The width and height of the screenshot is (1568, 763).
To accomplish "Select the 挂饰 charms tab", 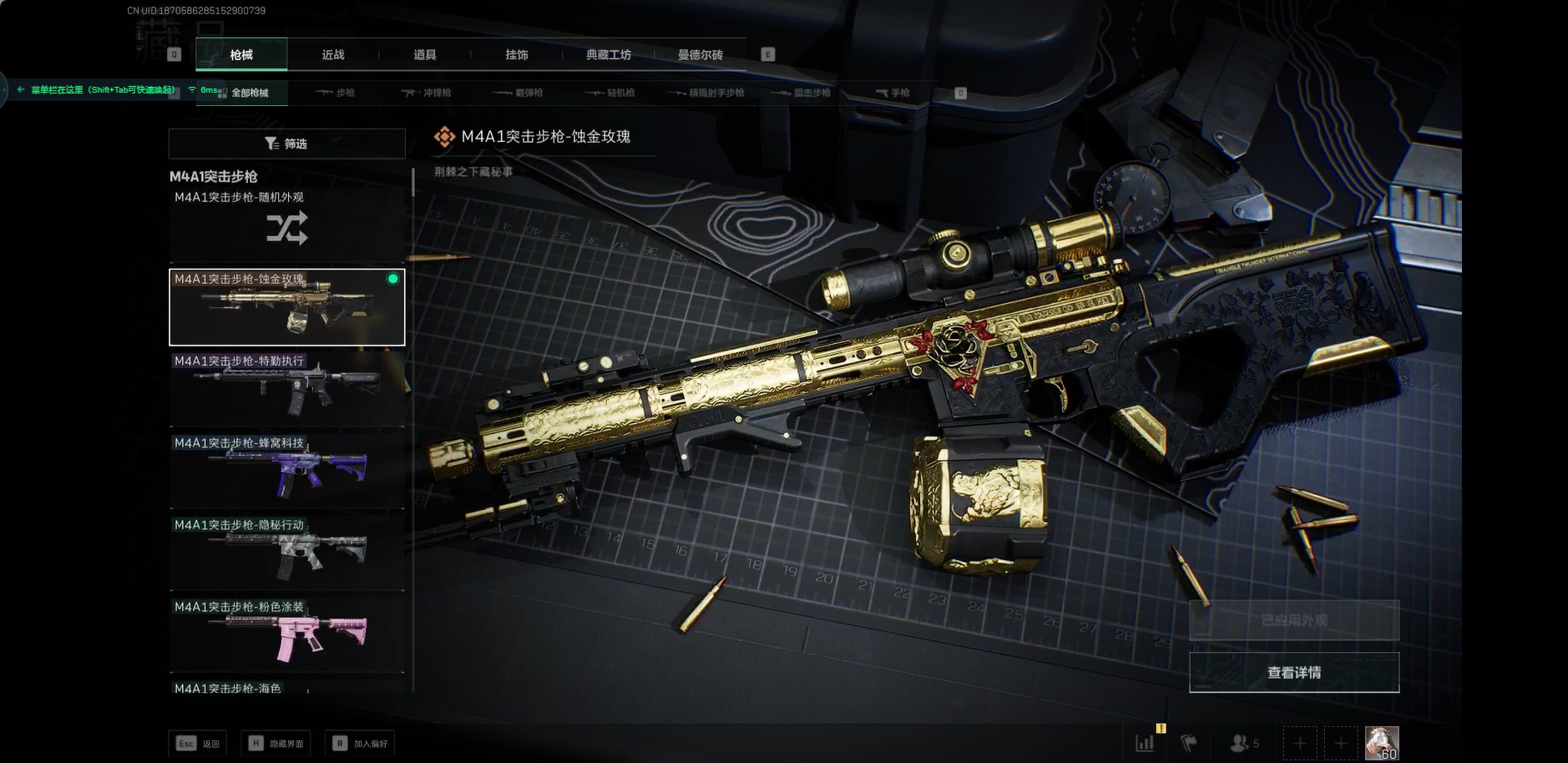I will (x=517, y=55).
